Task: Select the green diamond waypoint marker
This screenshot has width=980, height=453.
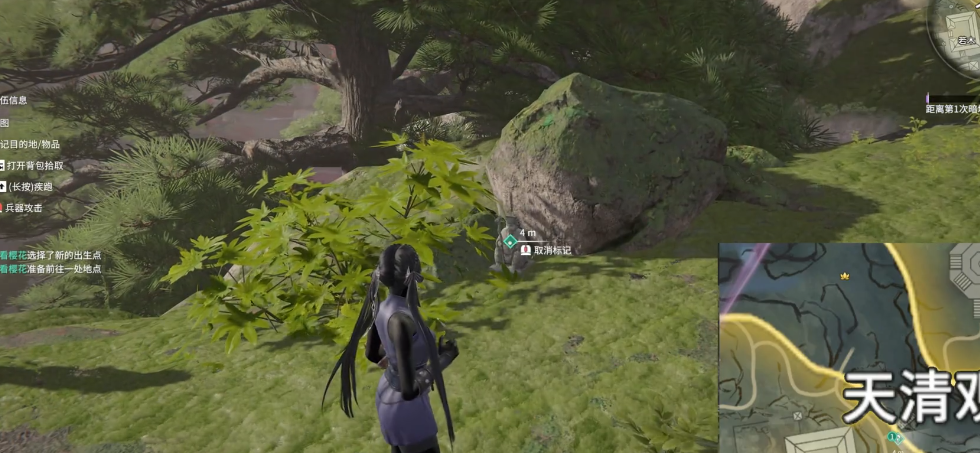Action: 510,242
